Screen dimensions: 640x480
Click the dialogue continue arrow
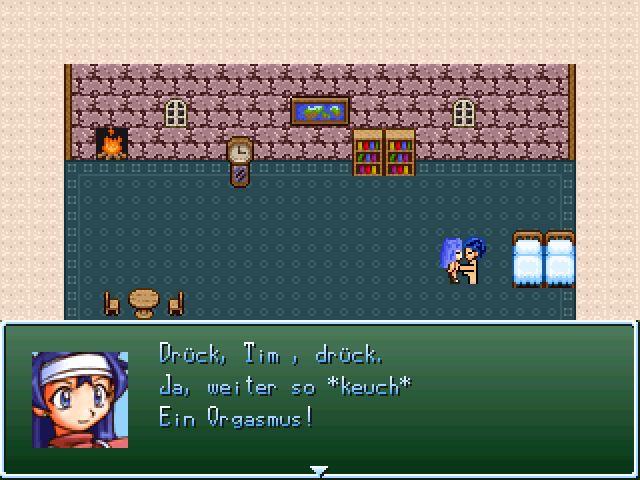pos(319,469)
